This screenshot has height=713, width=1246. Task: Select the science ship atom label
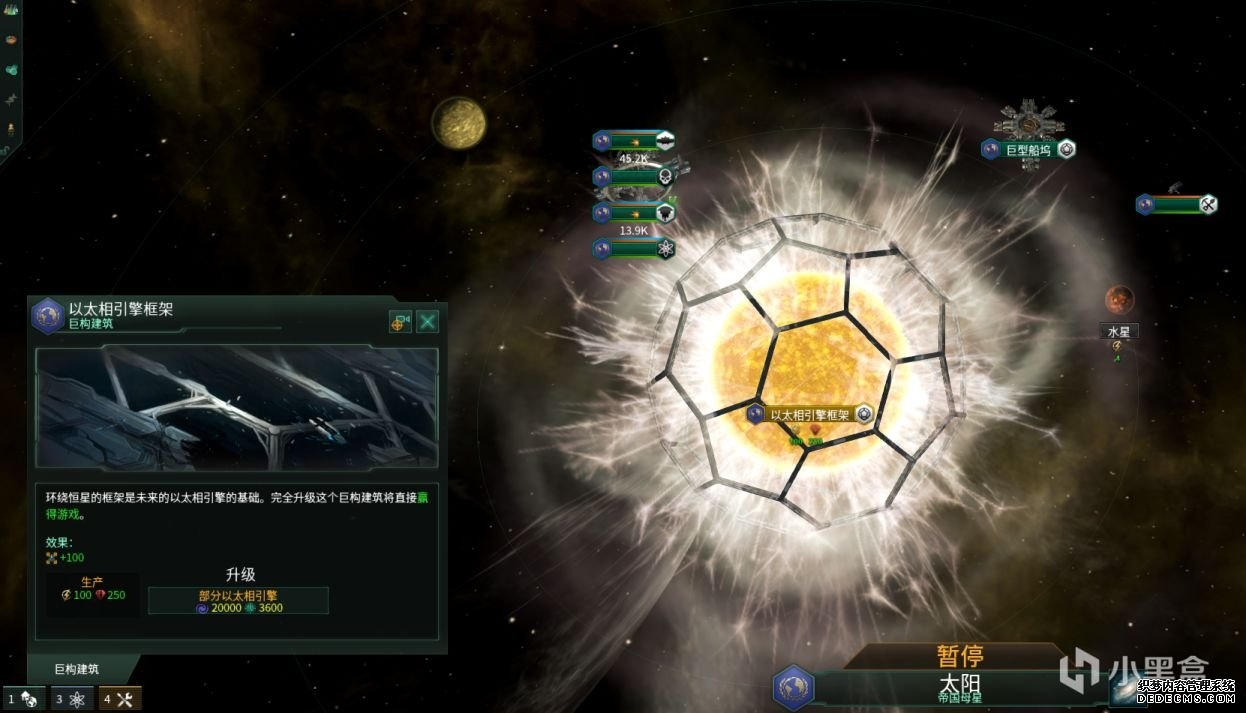point(634,248)
